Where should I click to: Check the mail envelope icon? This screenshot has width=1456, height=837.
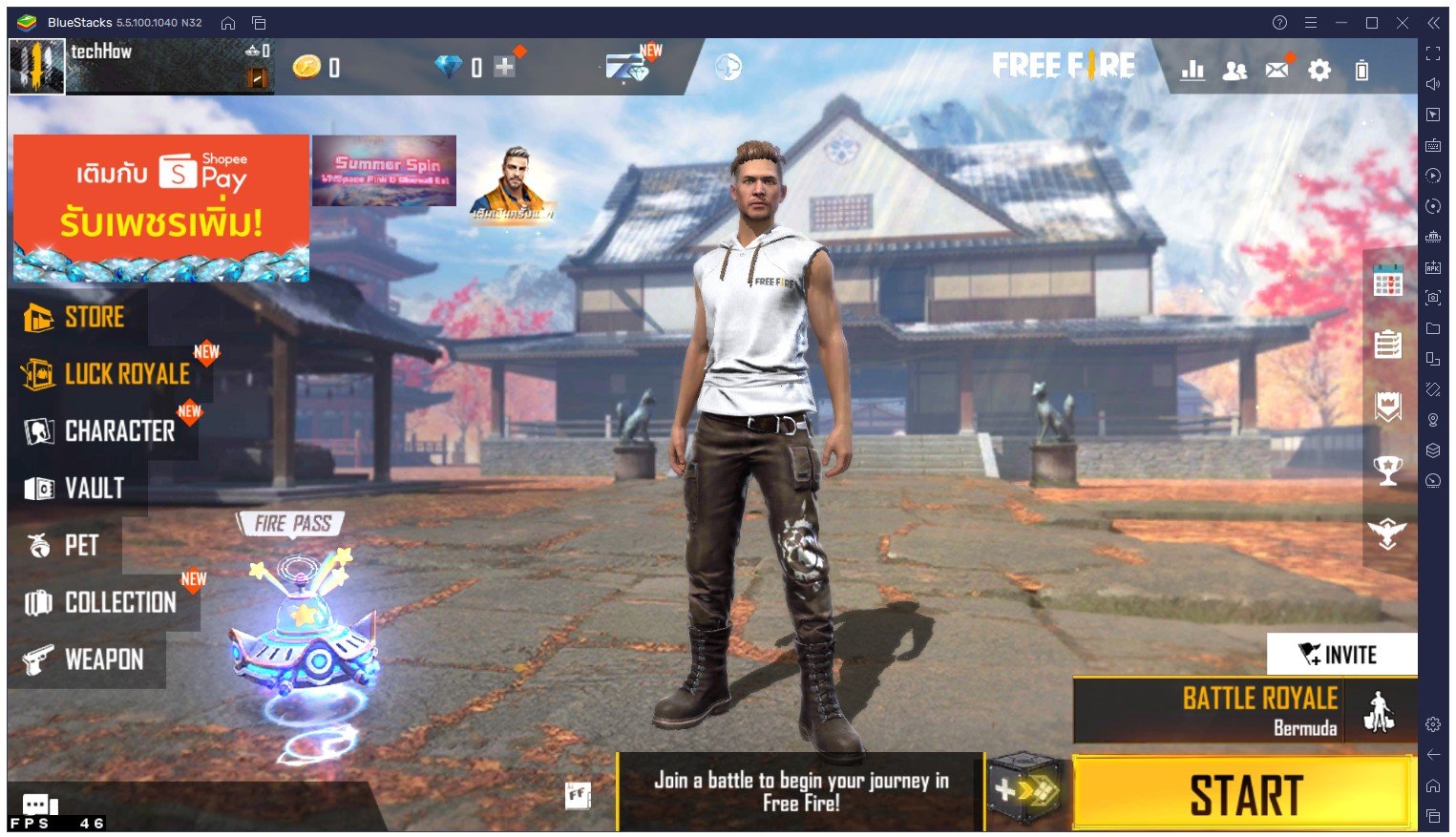point(1277,69)
